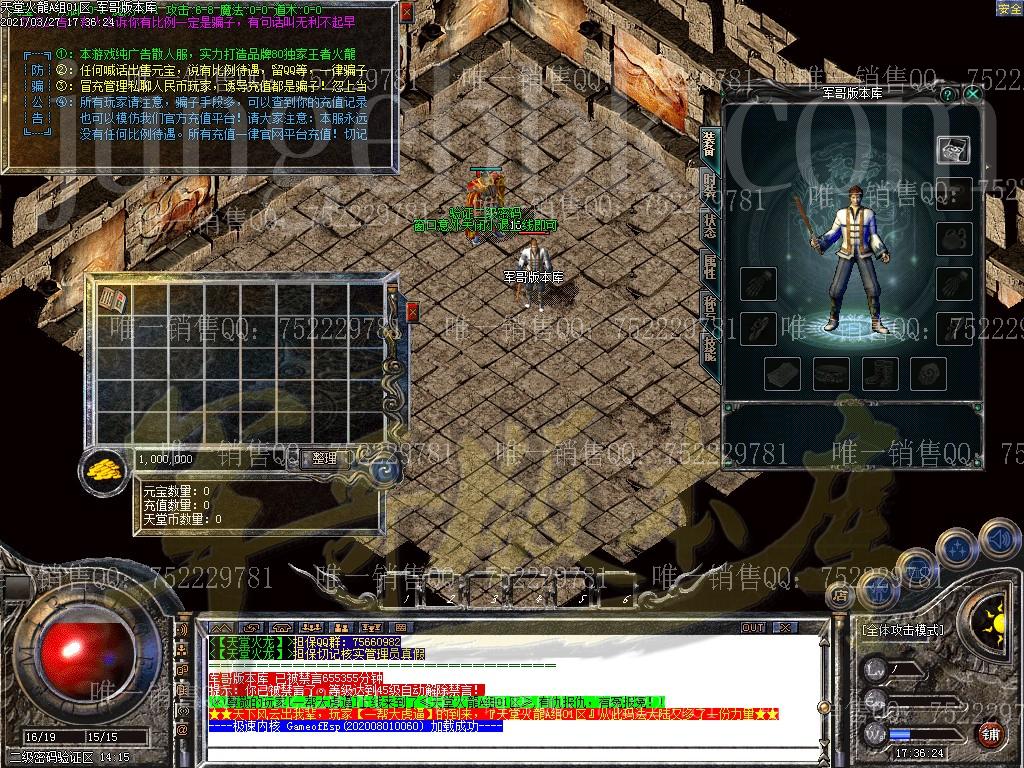Open the 属性 attributes tab

pyautogui.click(x=709, y=265)
